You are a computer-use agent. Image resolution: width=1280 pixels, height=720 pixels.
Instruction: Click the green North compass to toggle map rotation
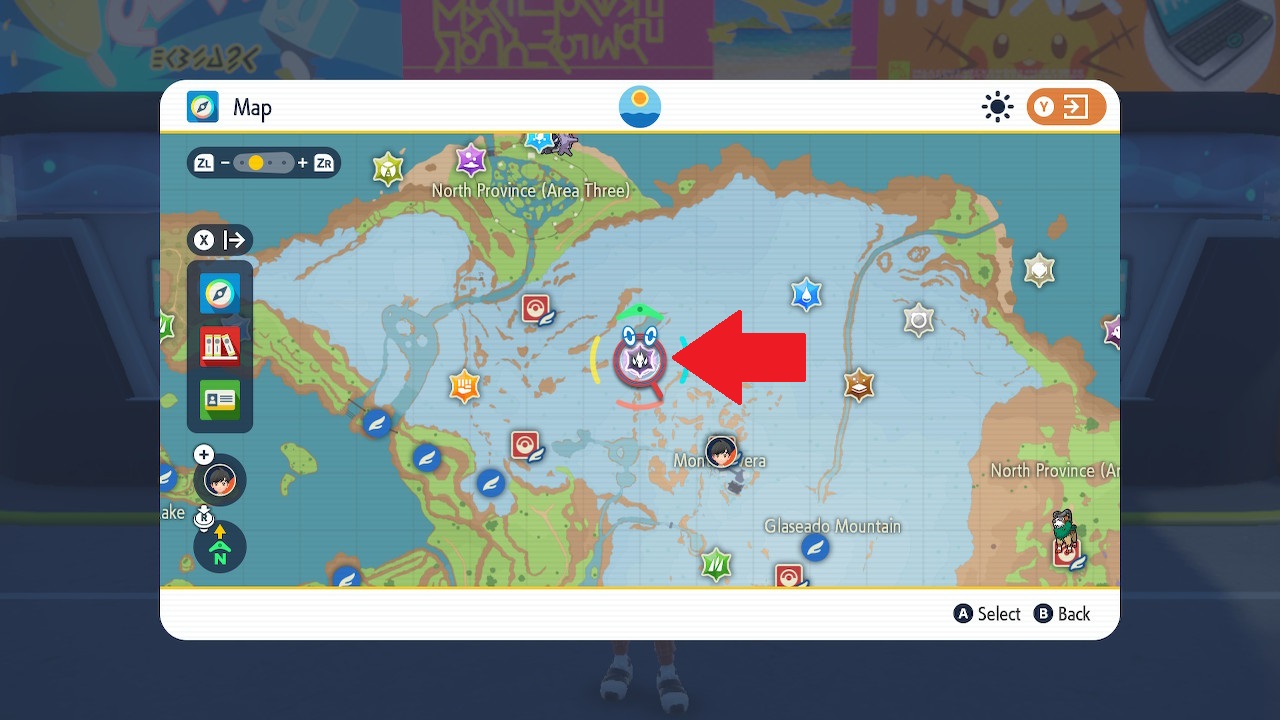[218, 547]
